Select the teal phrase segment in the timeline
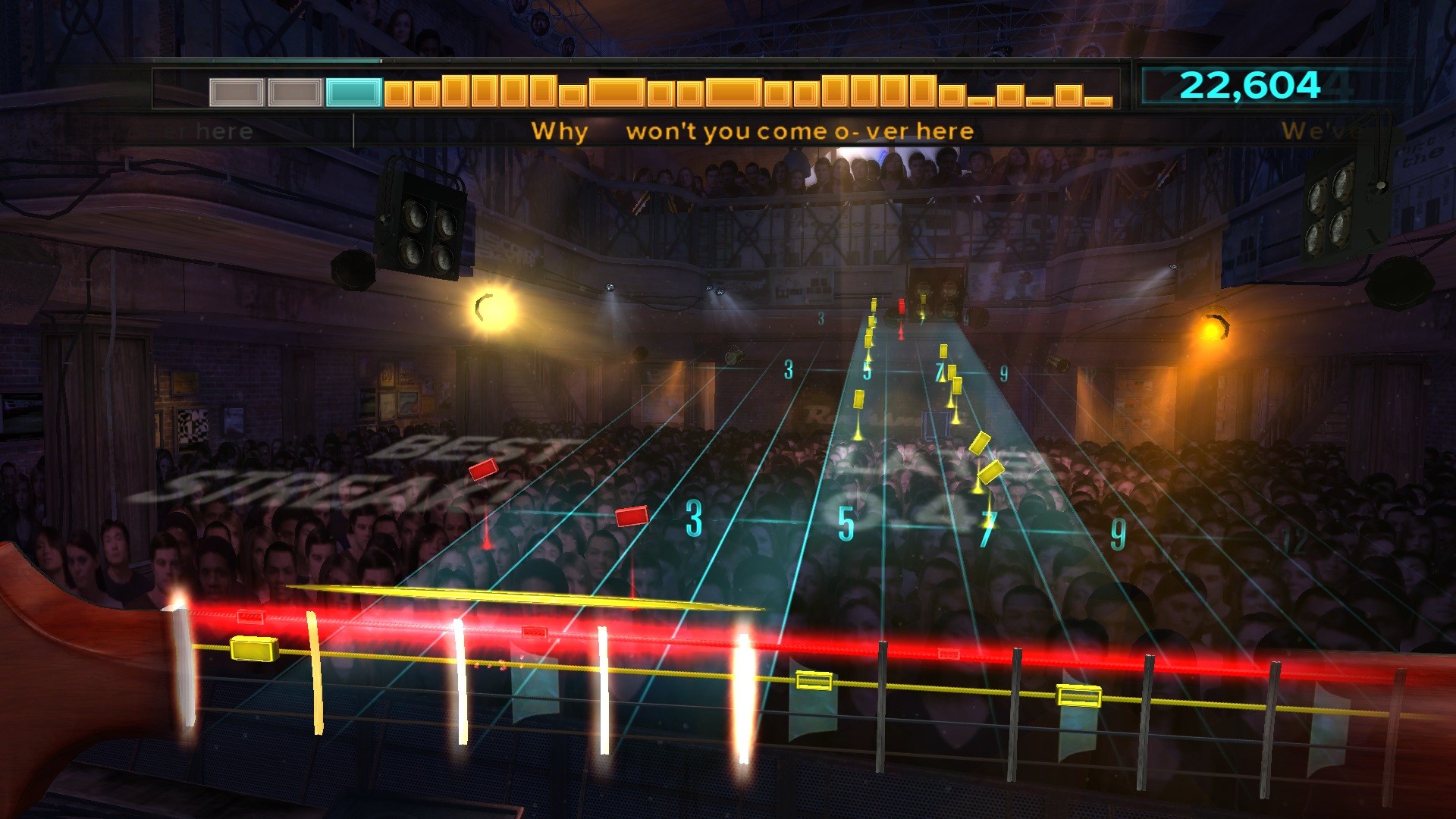Screen dimensions: 1456x819 point(352,93)
